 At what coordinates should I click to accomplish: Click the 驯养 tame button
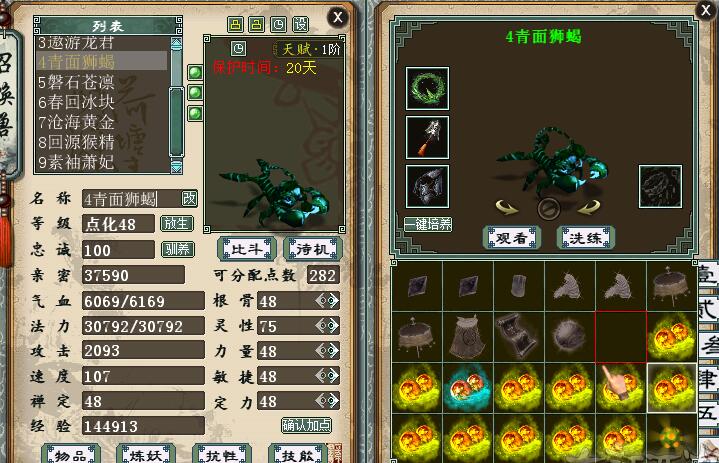pyautogui.click(x=176, y=249)
